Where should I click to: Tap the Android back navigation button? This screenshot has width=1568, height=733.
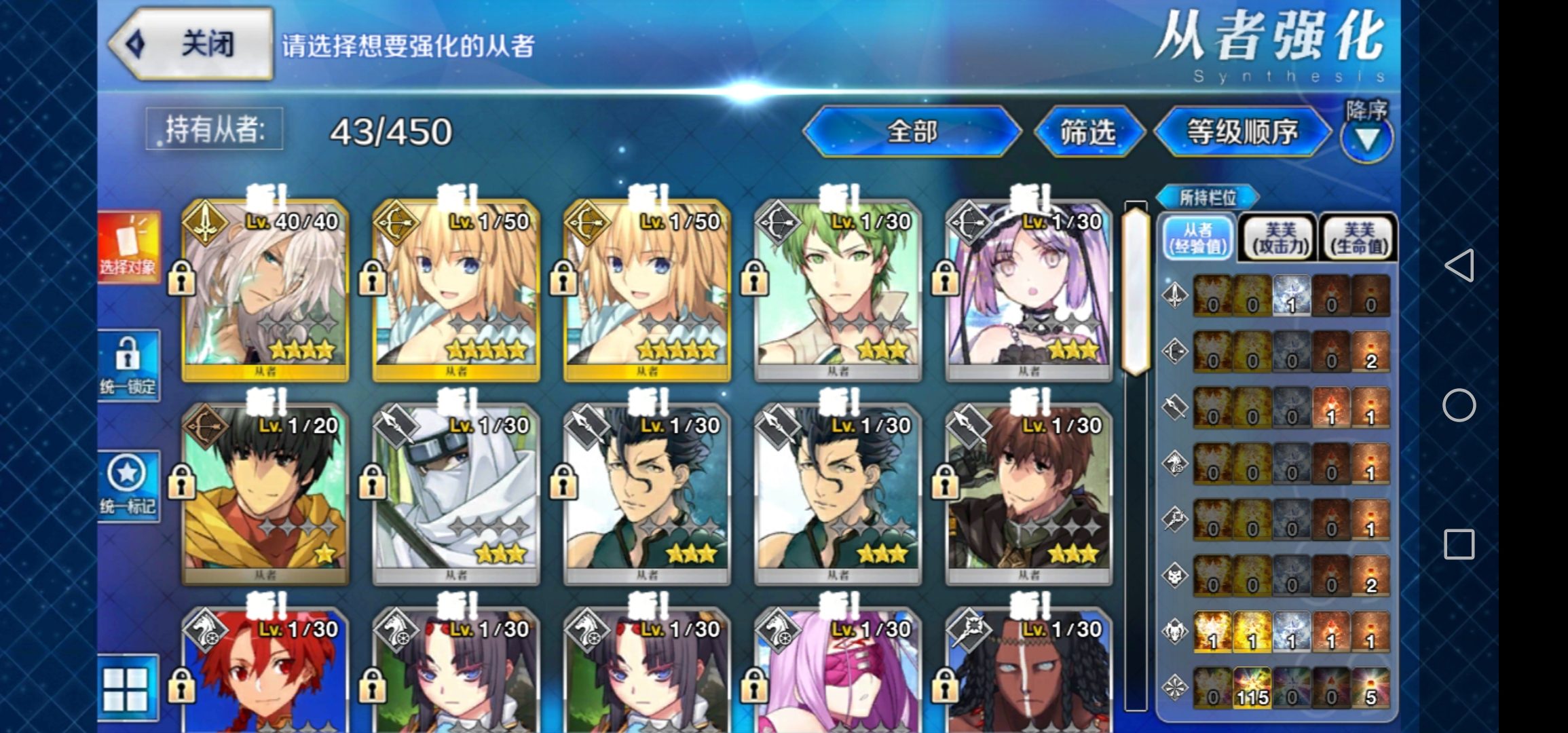[1459, 265]
